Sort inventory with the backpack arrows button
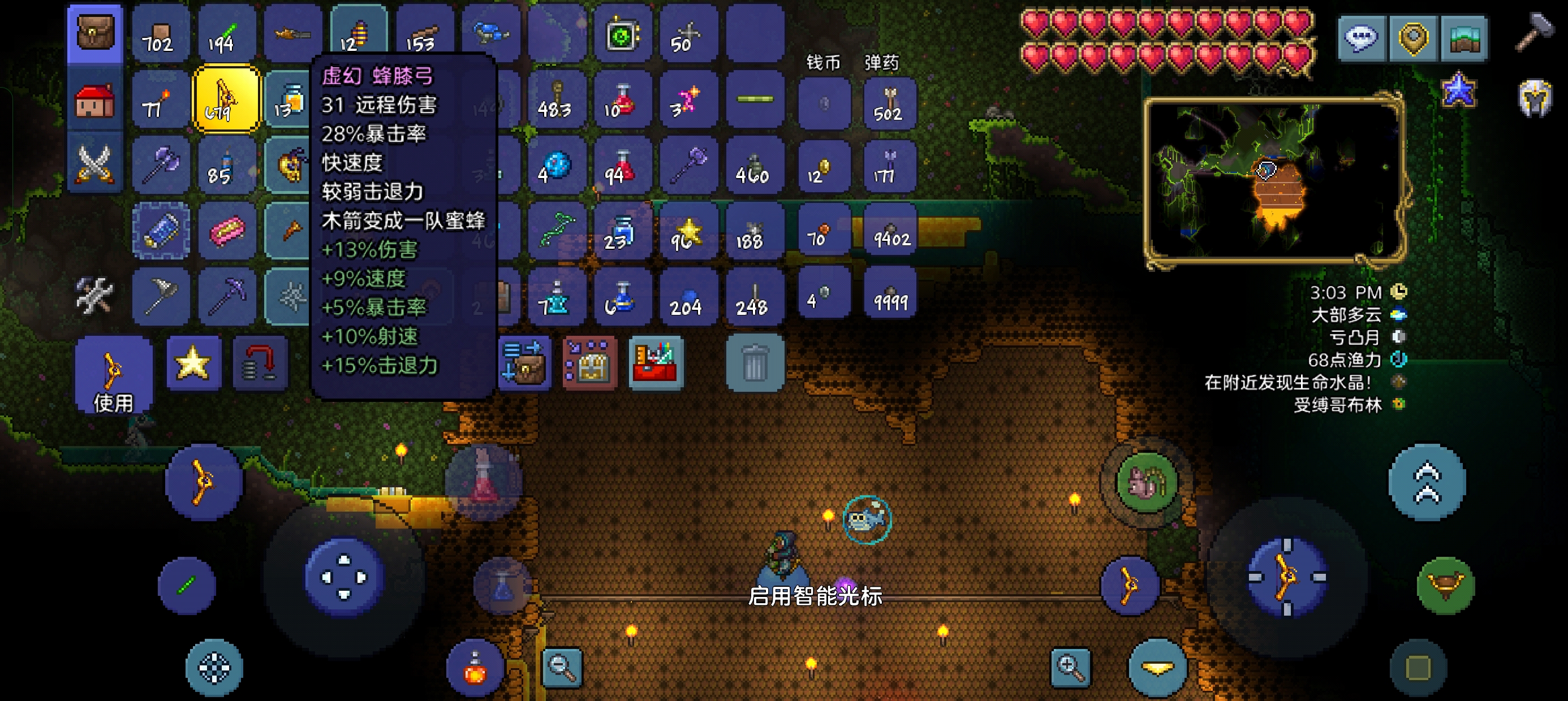 click(x=524, y=364)
